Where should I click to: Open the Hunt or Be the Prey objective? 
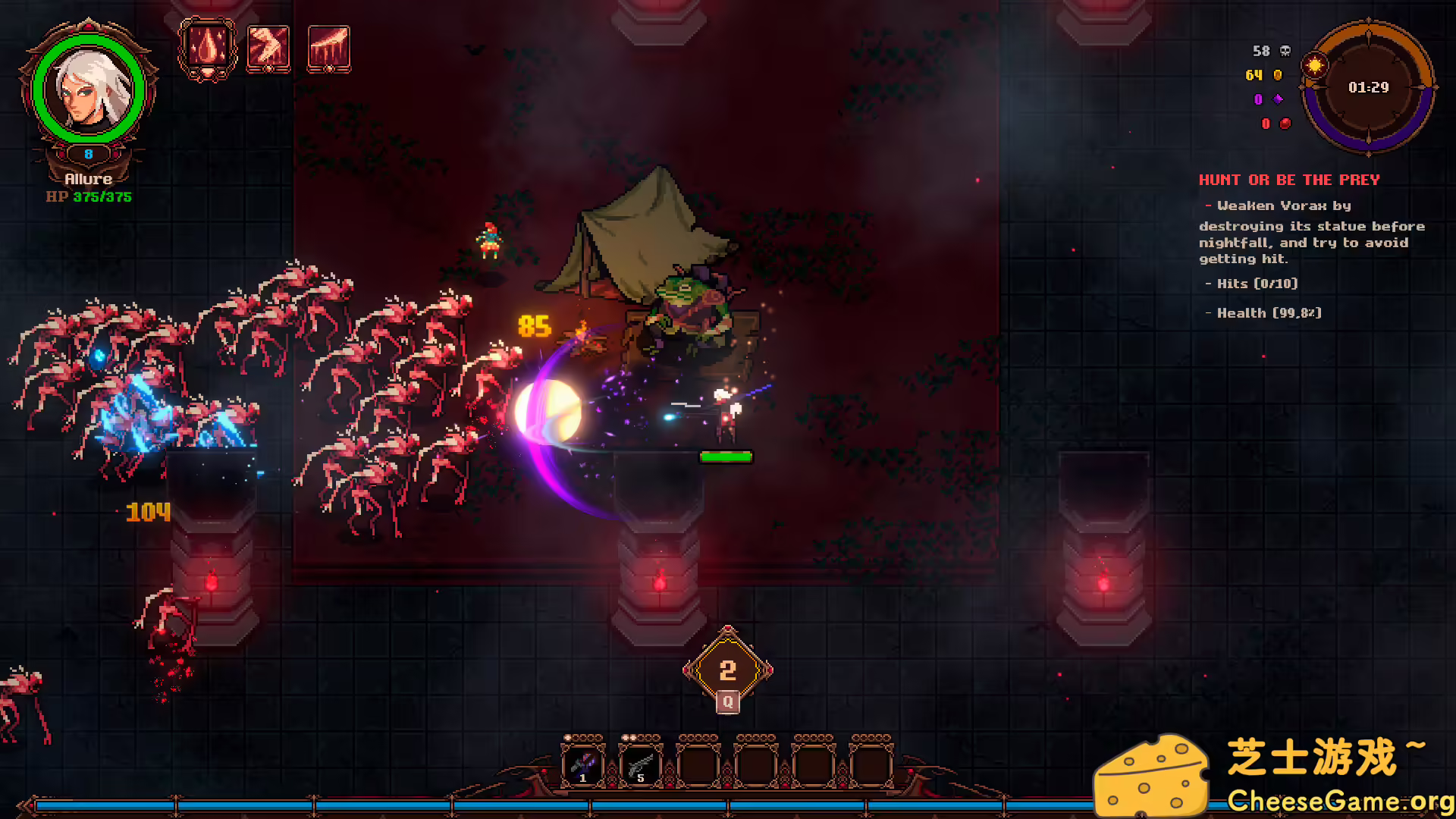point(1288,180)
